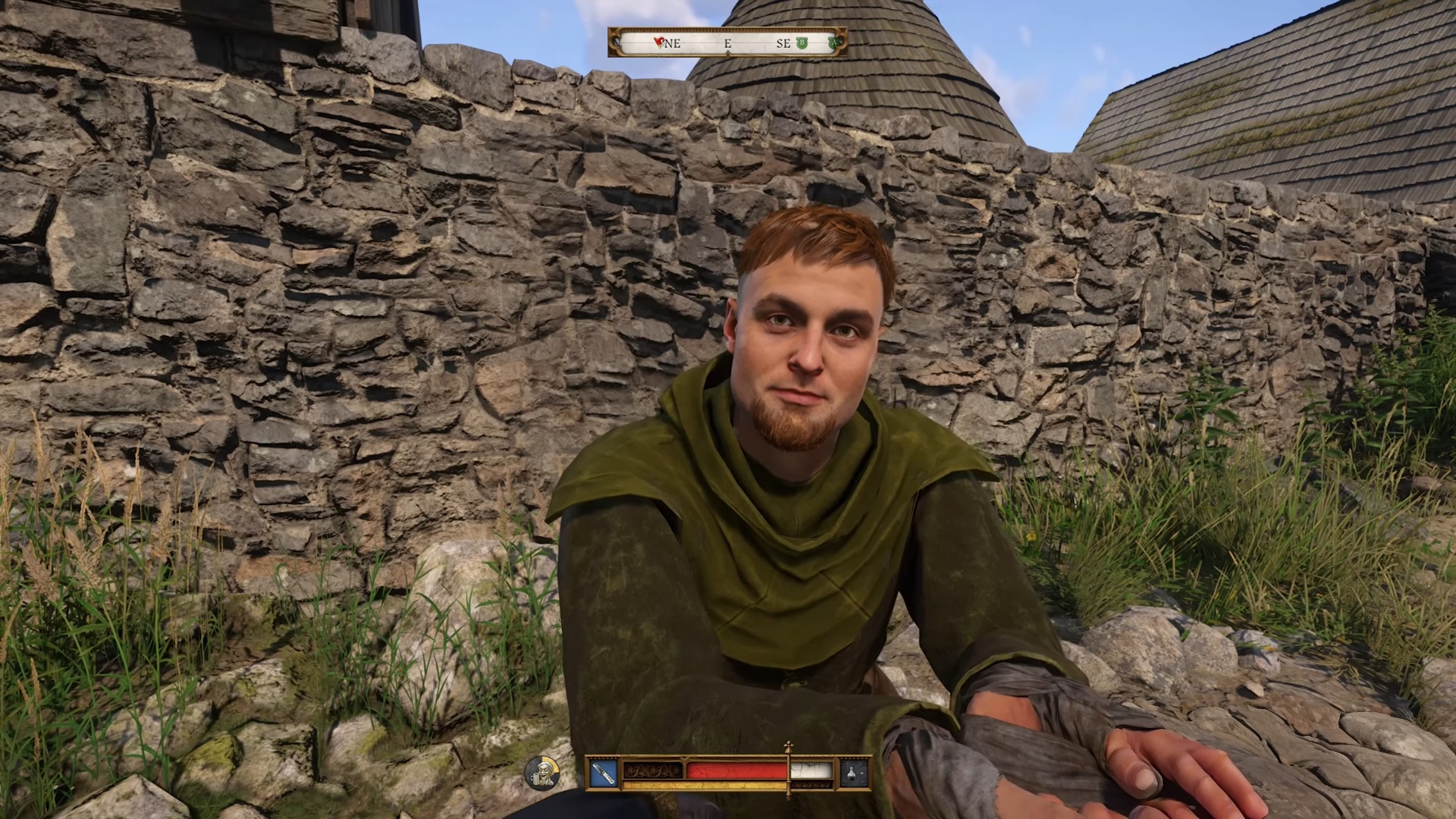Click the SE direction on the compass
This screenshot has width=1456, height=819.
tap(783, 43)
